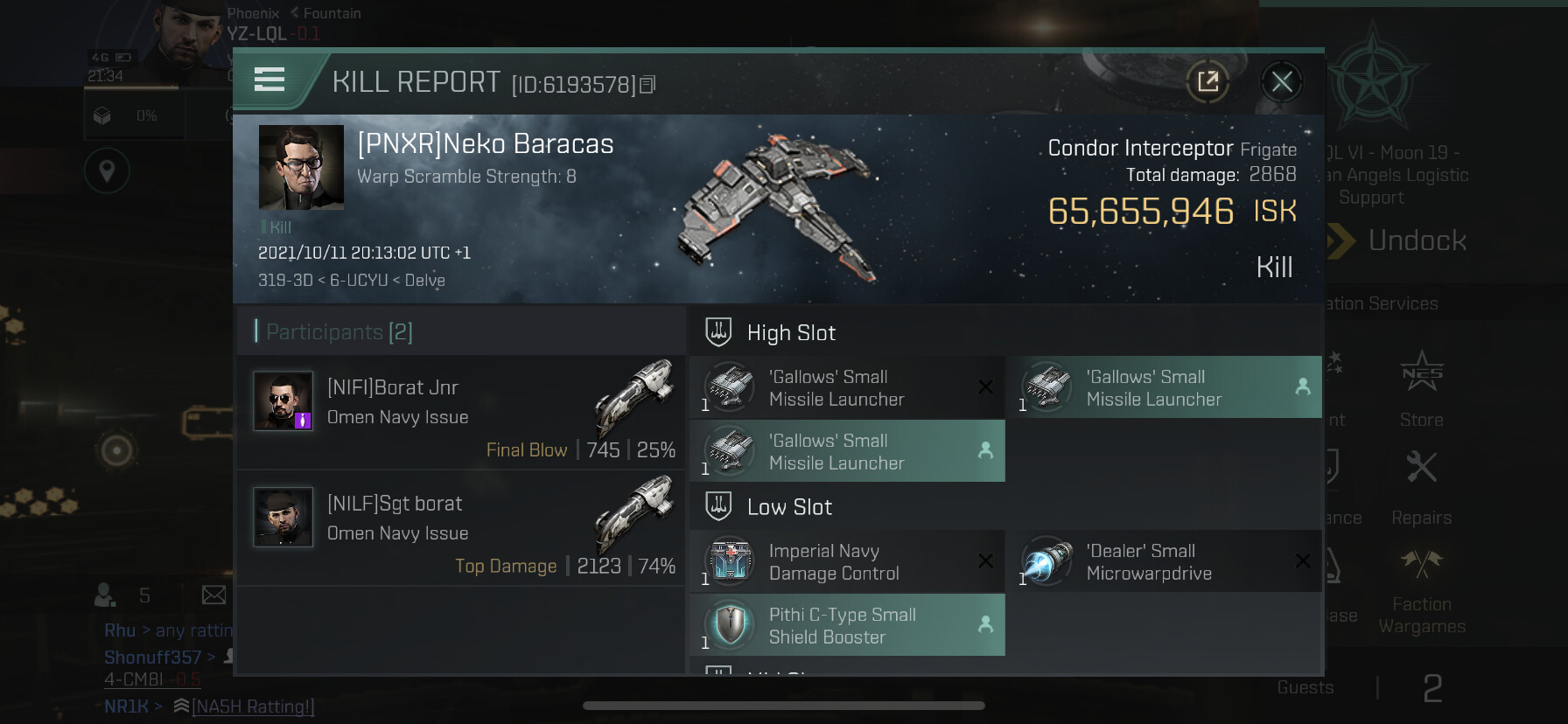Open the mail envelope icon

pos(213,595)
